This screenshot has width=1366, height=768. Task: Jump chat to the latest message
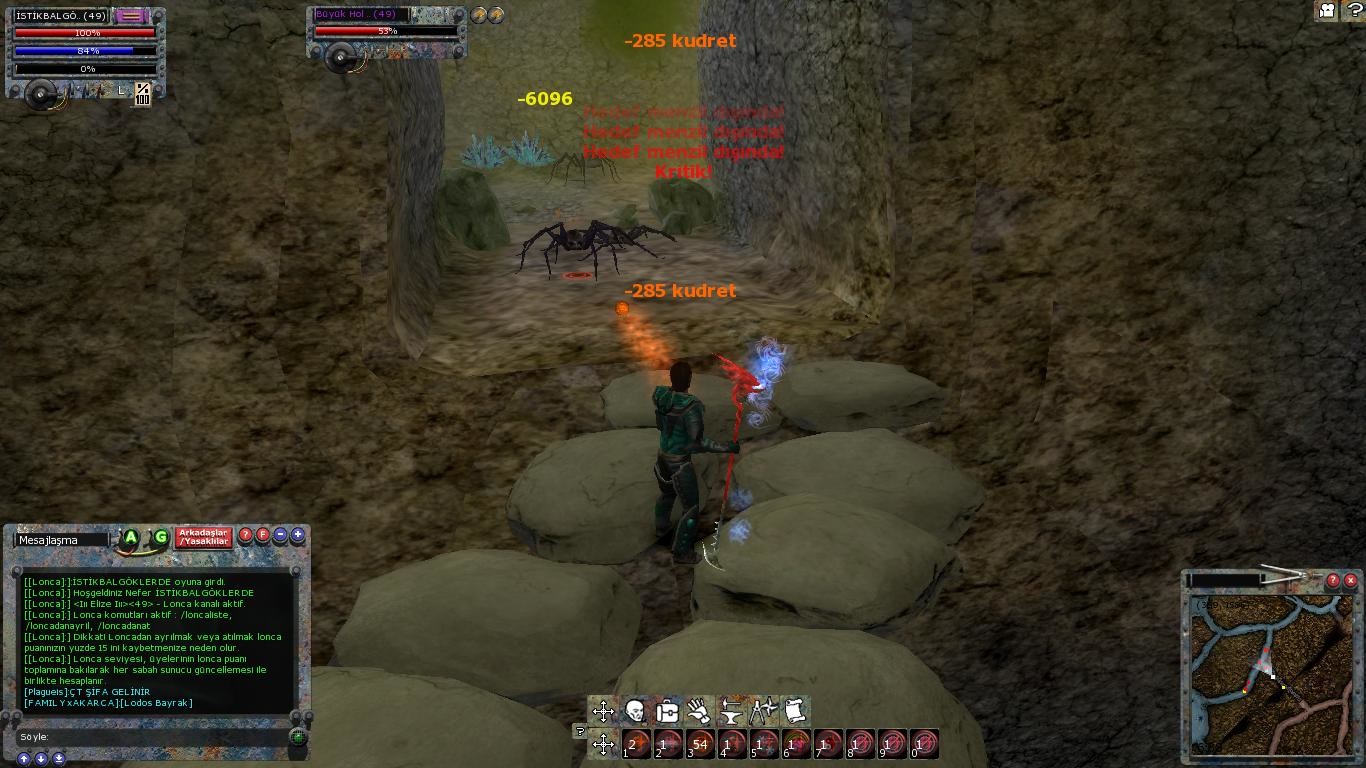click(x=59, y=759)
